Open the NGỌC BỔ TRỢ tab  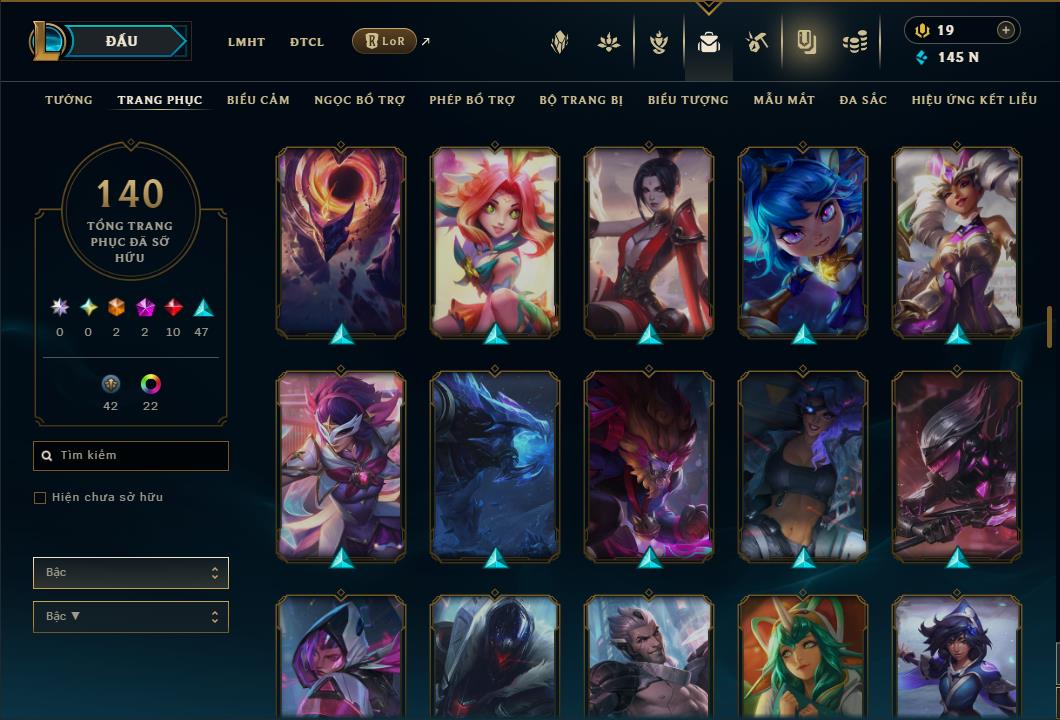[x=359, y=100]
